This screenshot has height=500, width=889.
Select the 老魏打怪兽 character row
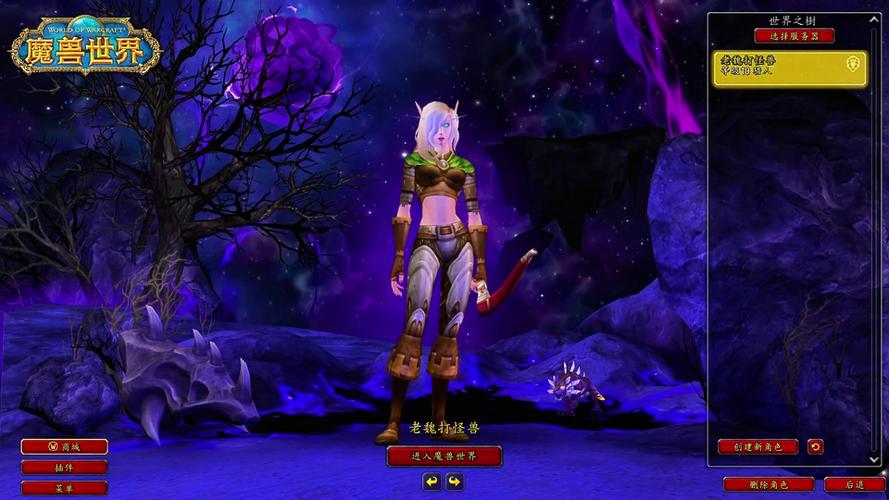pyautogui.click(x=789, y=68)
